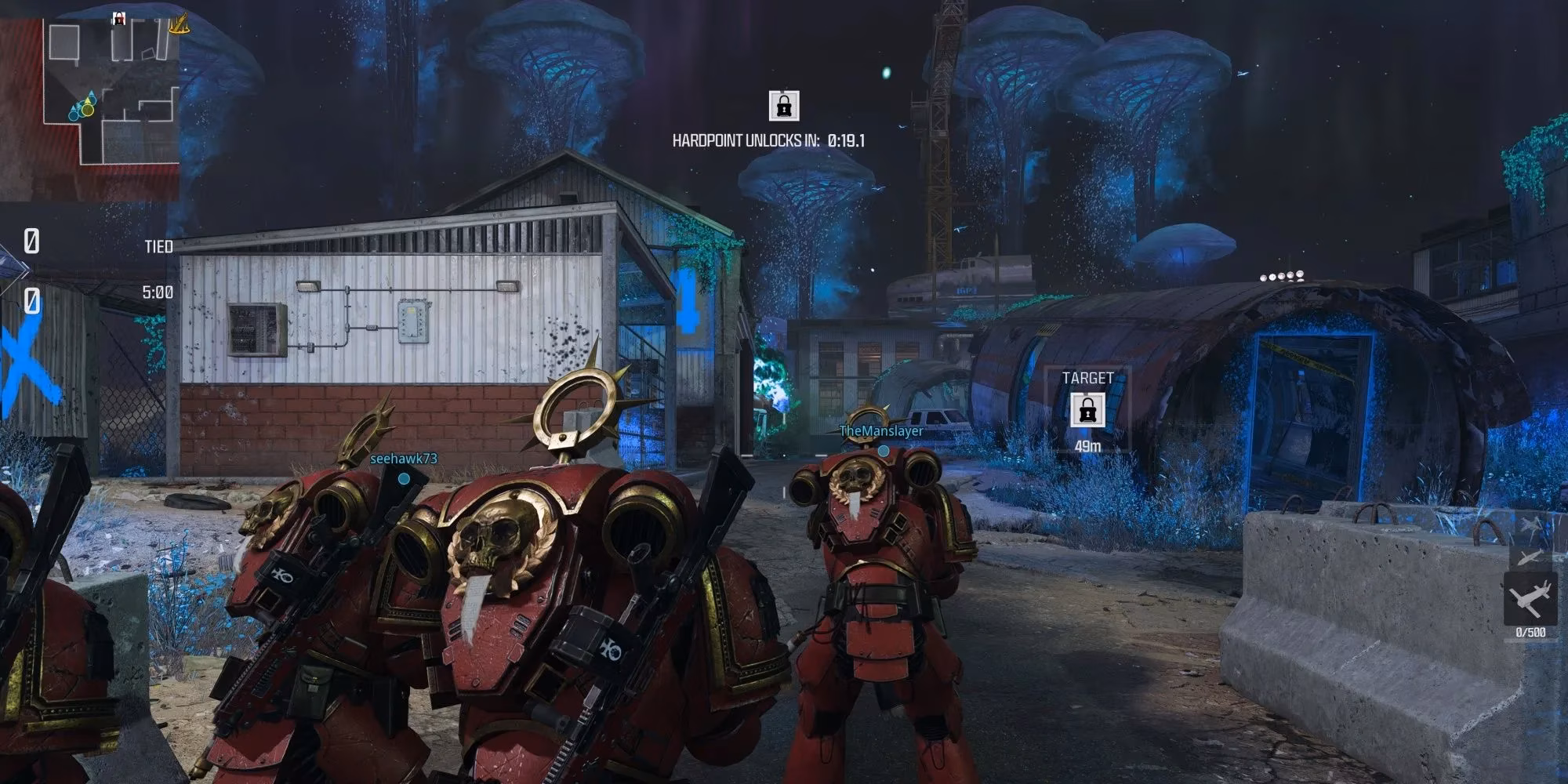Viewport: 1568px width, 784px height.
Task: Click the highlighted bomber killstreak icon
Action: point(1530,597)
